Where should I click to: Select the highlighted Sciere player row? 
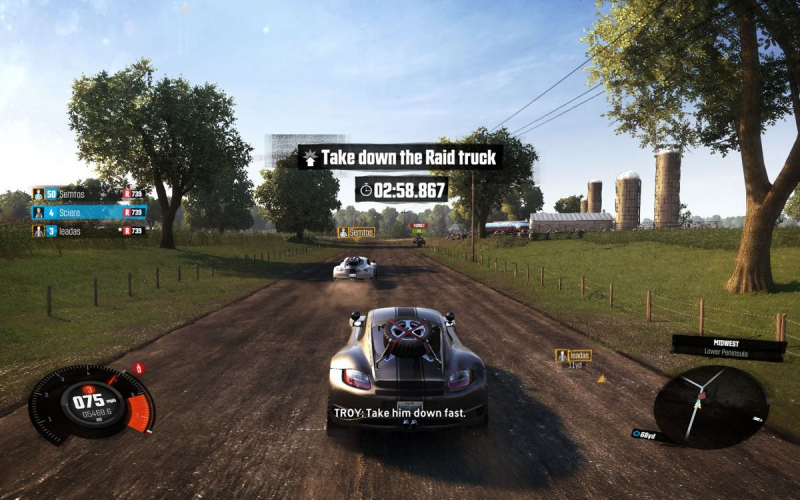point(88,212)
